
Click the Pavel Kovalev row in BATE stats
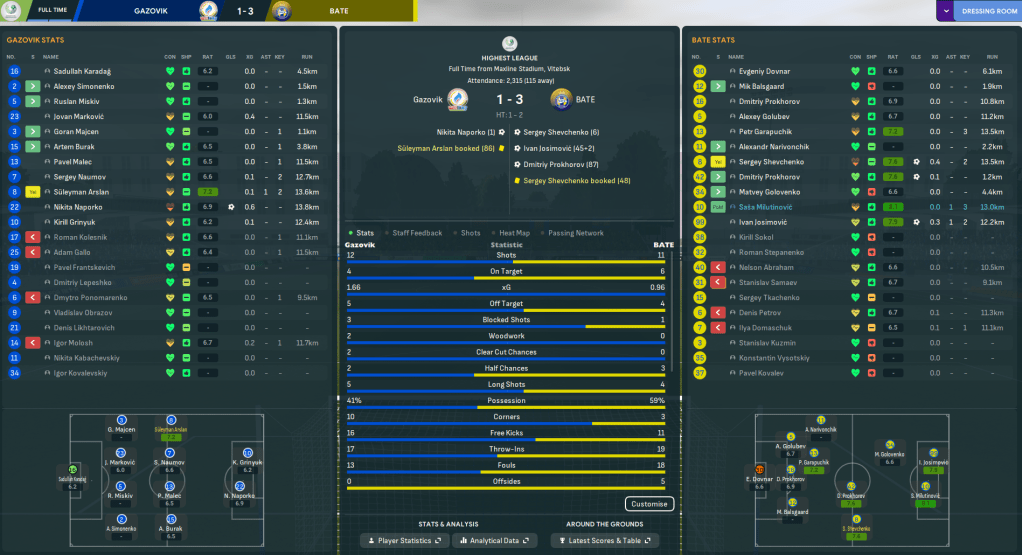(x=760, y=373)
